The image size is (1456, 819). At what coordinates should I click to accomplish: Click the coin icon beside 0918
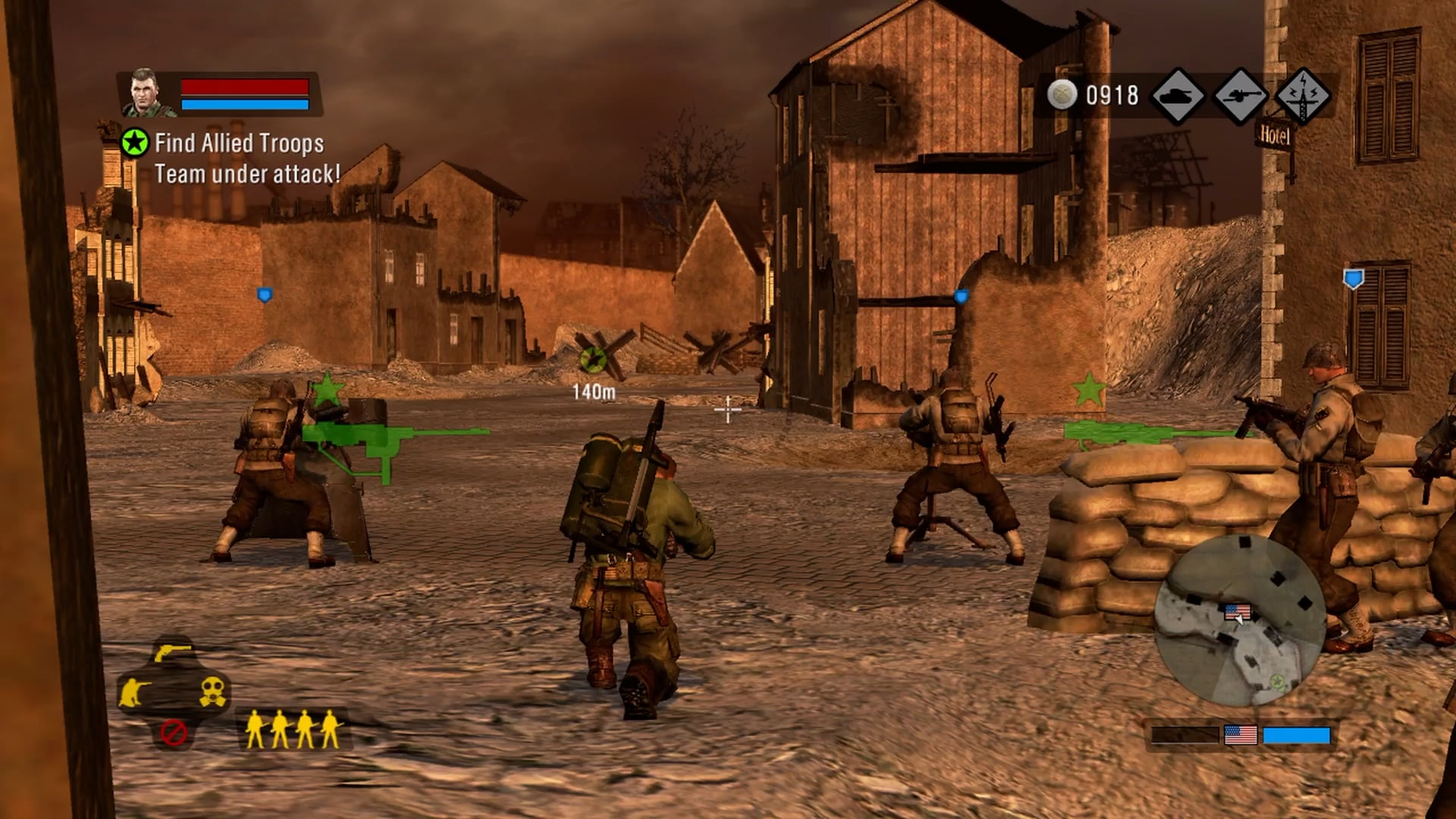click(x=1062, y=96)
